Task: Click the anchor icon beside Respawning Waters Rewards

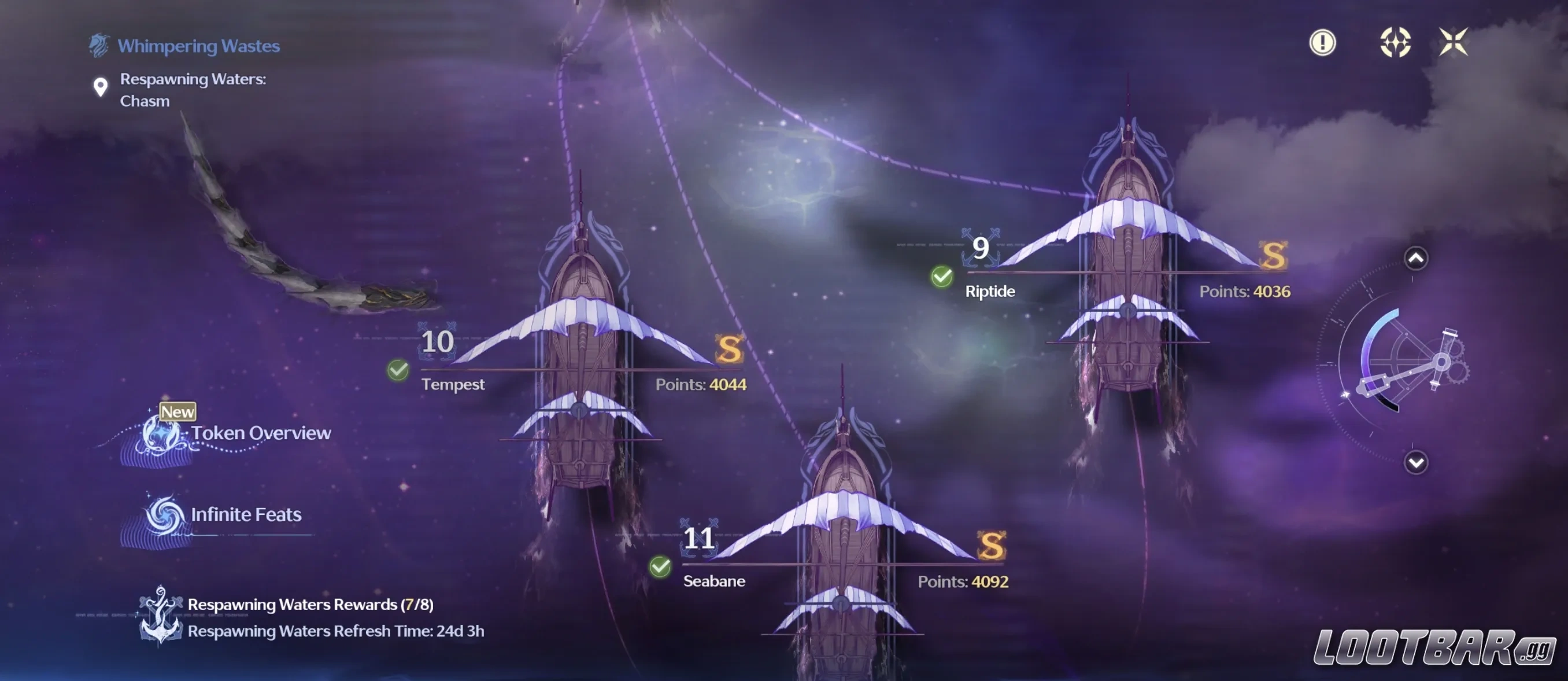Action: [160, 615]
